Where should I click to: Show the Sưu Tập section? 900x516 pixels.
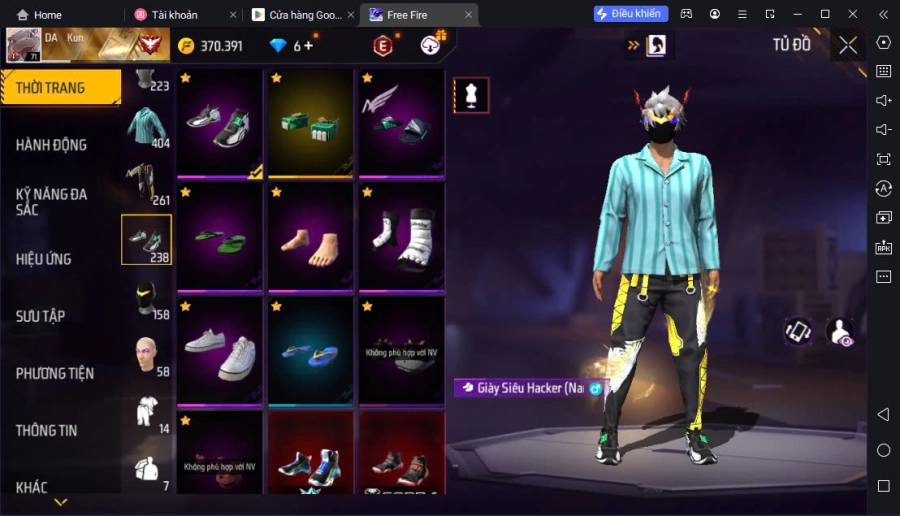point(40,316)
